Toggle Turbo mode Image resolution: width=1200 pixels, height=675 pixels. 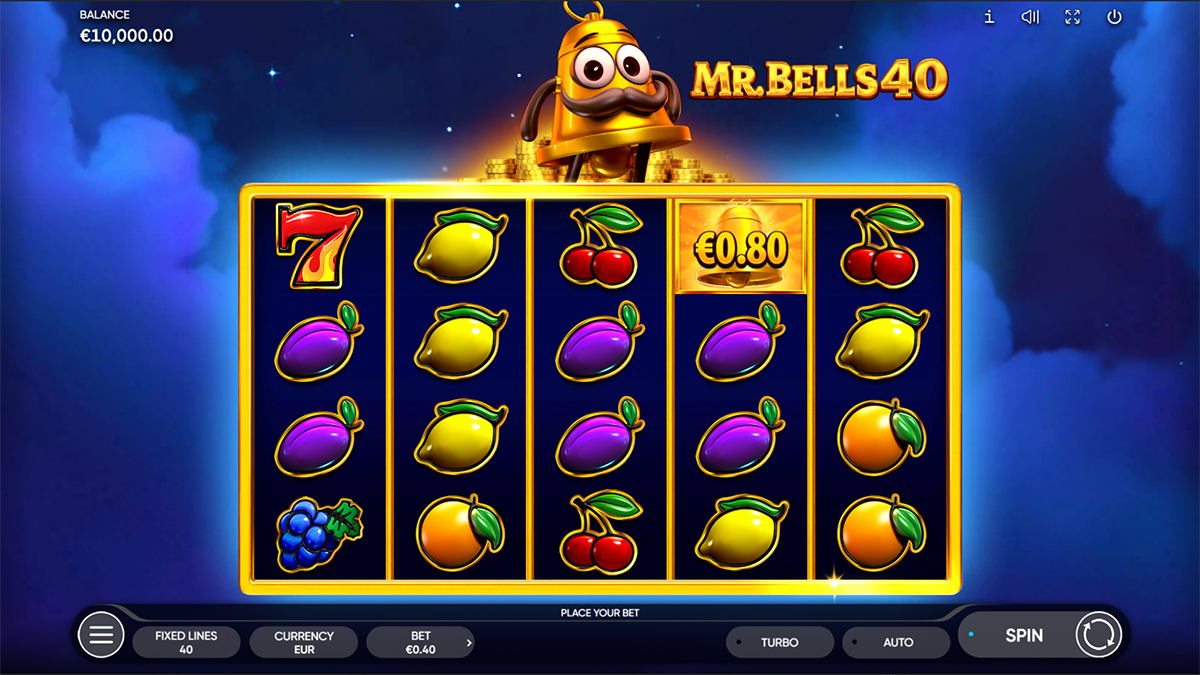pos(780,642)
